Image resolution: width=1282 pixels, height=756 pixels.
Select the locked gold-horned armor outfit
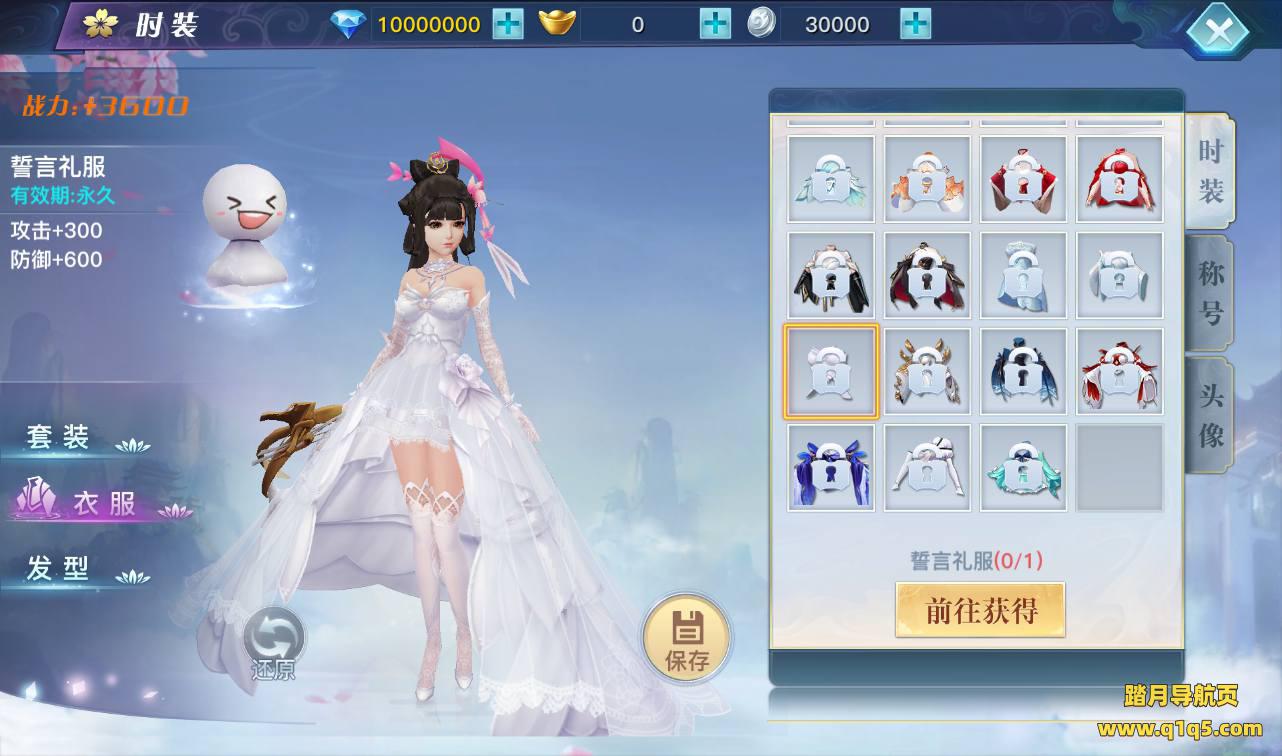[x=927, y=371]
